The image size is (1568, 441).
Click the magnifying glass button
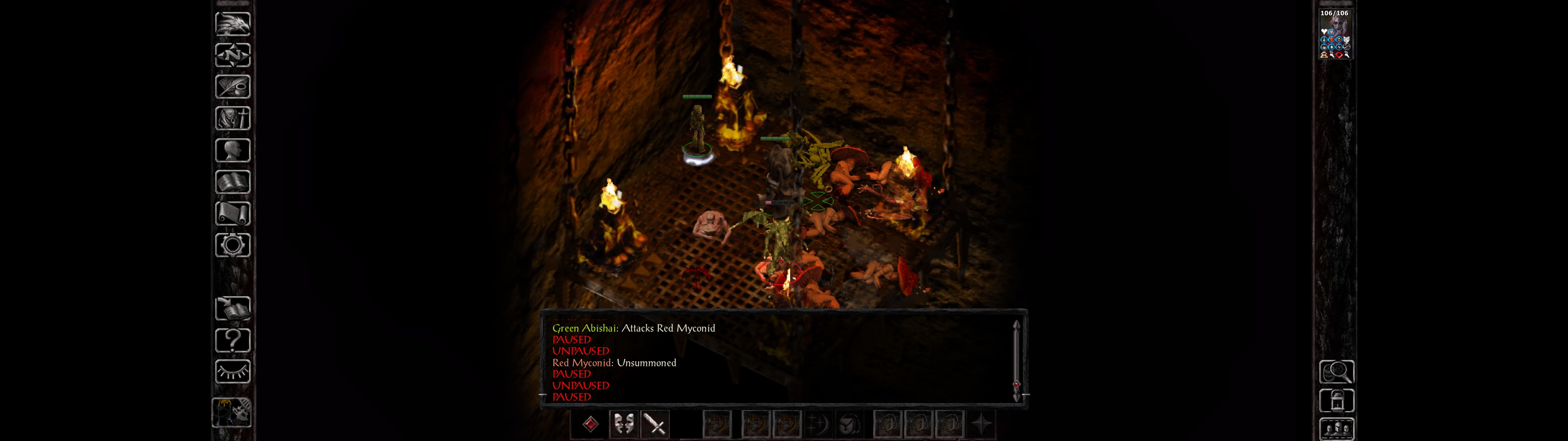(x=1336, y=371)
